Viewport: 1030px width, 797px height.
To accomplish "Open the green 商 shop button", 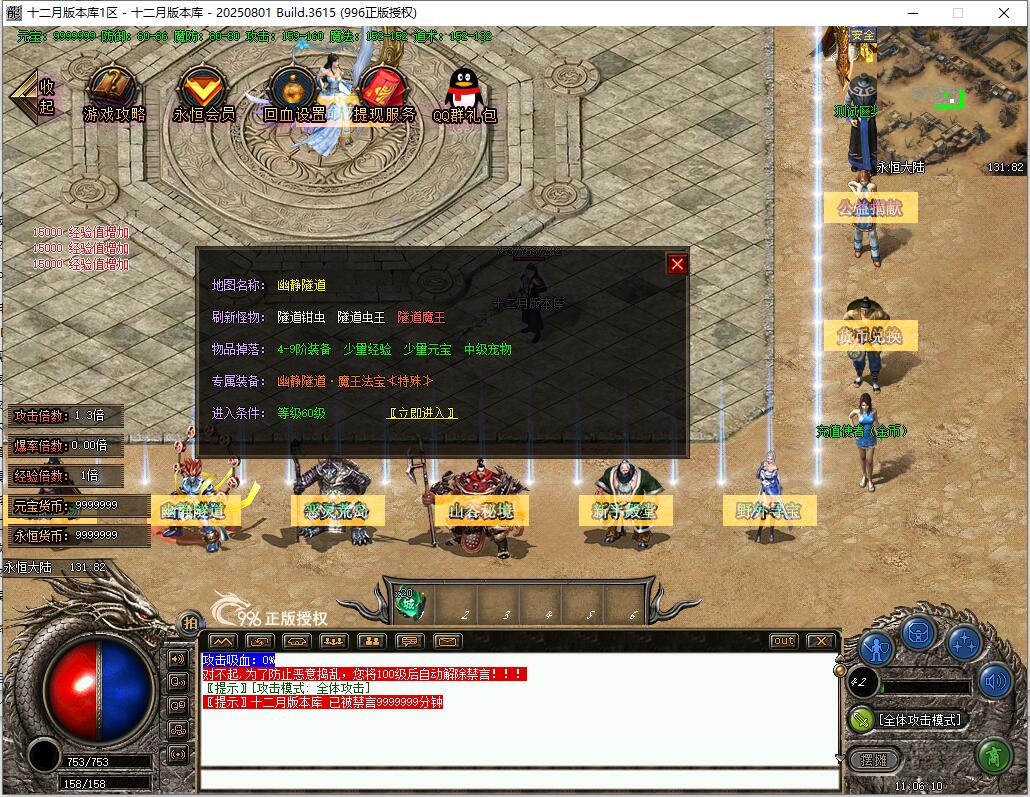I will 992,755.
